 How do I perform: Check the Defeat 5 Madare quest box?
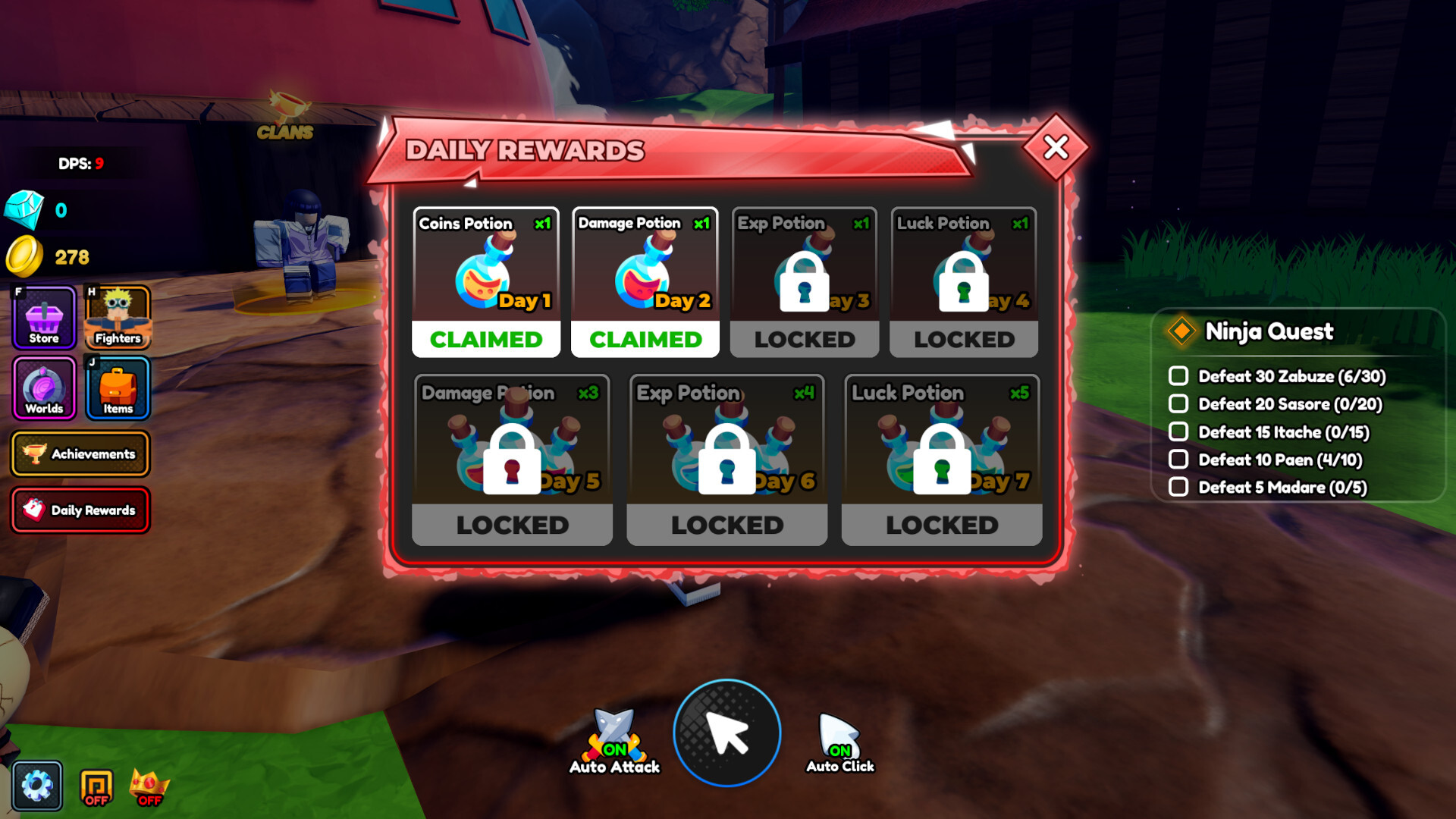pos(1178,486)
